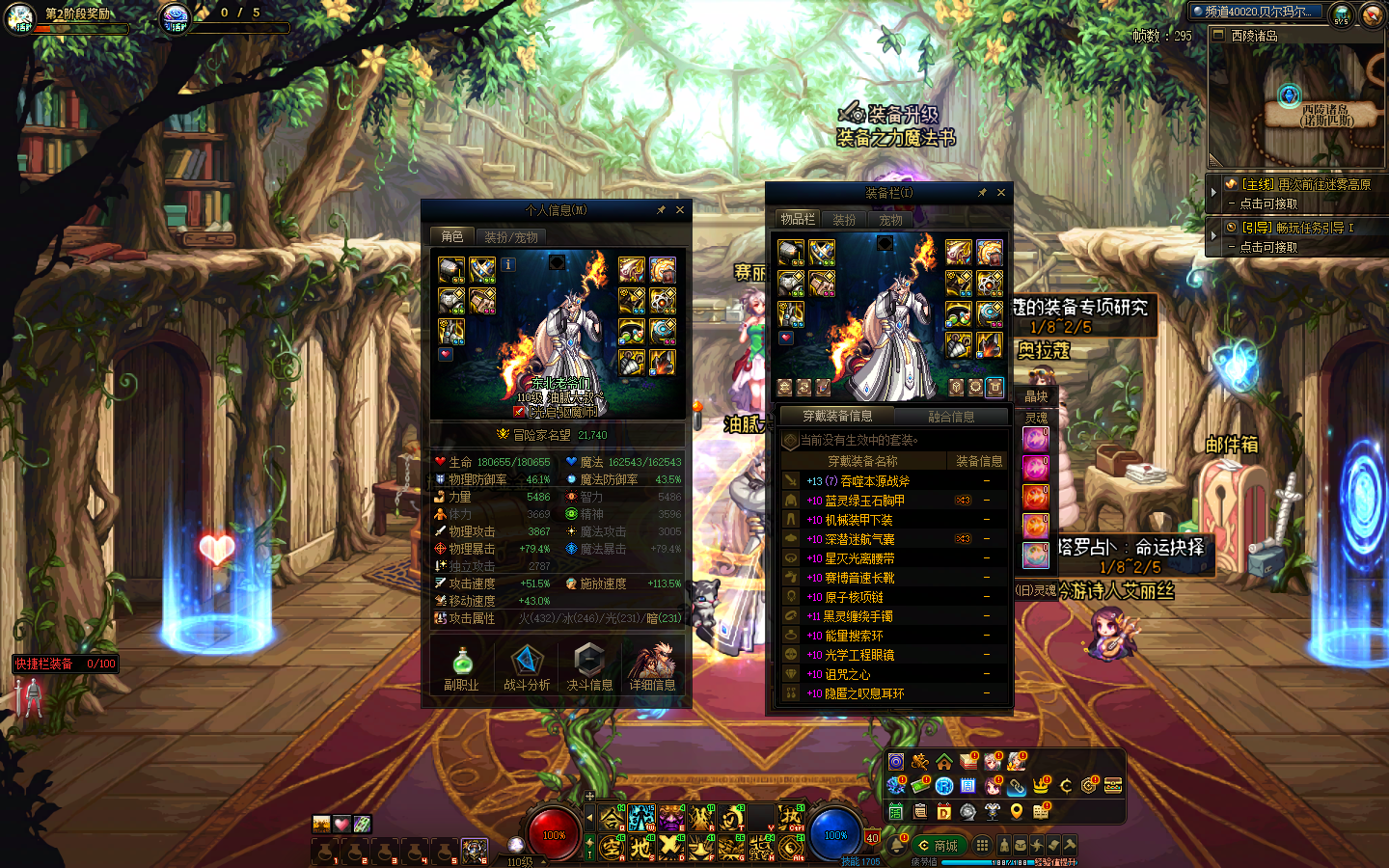The width and height of the screenshot is (1389, 868).
Task: Open the 宠物 tab in equipment window
Action: pyautogui.click(x=890, y=220)
